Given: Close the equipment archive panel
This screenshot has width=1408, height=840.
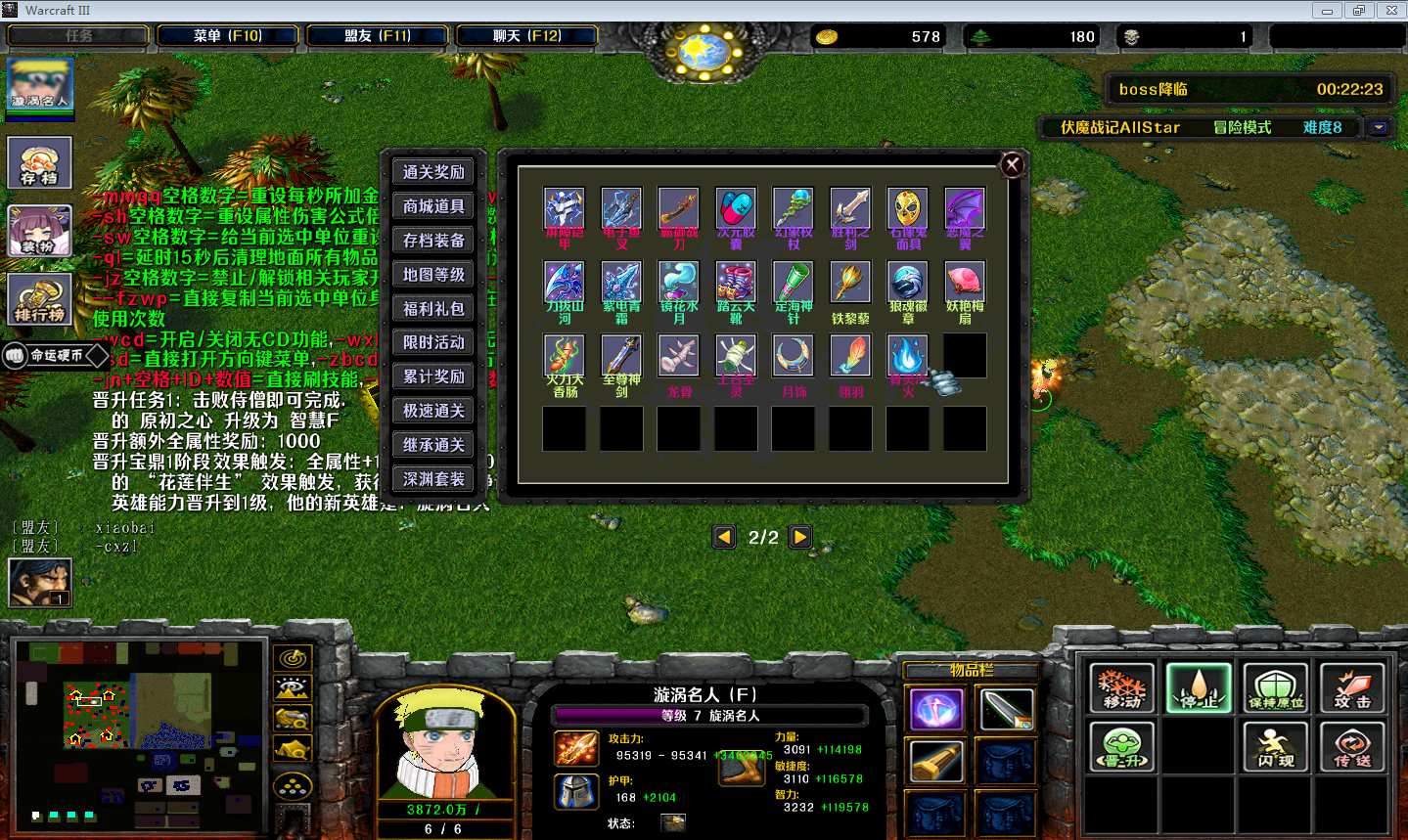Looking at the screenshot, I should point(1013,165).
